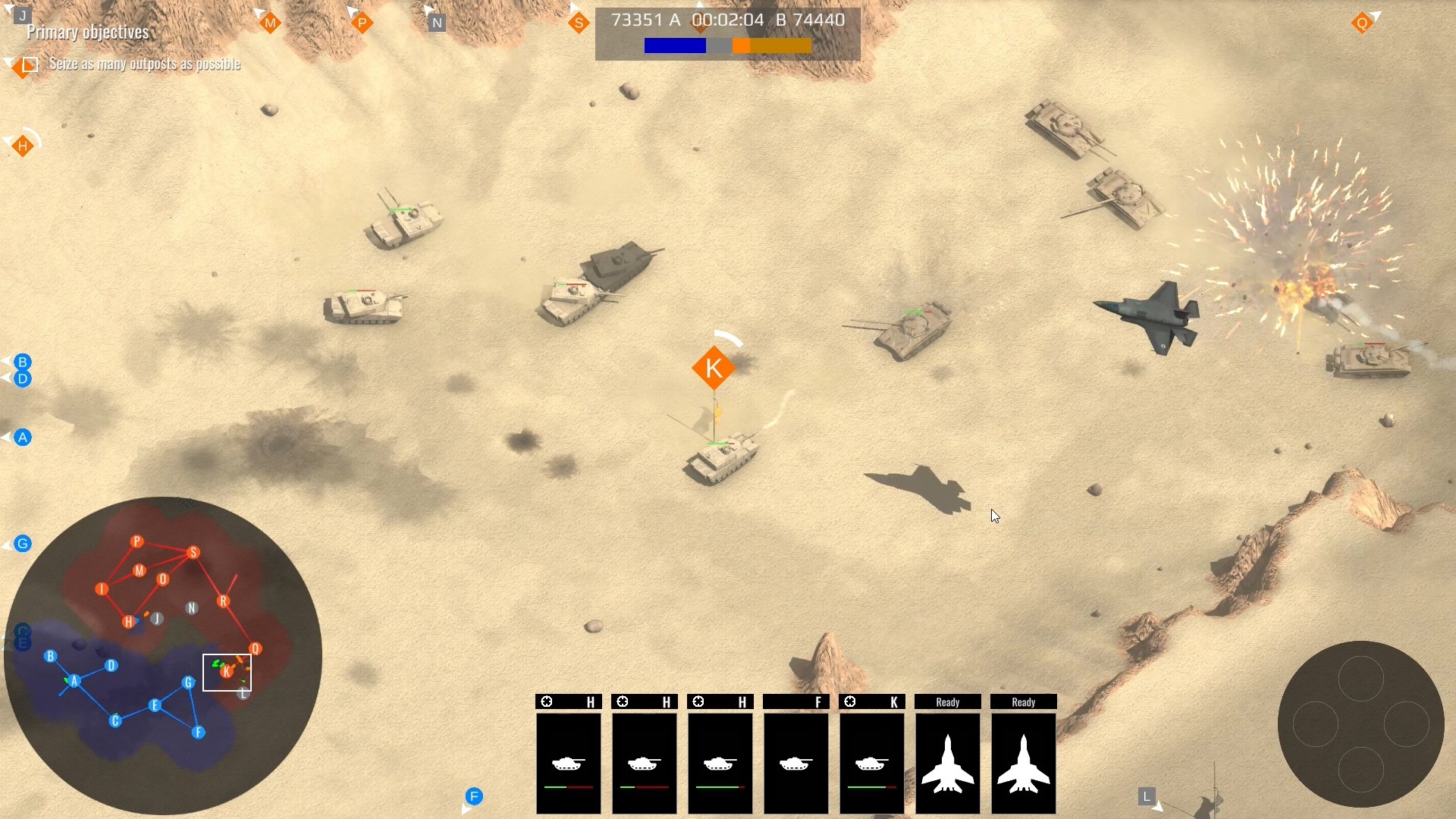Click the orange K outpost marker
This screenshot has height=819, width=1456.
[x=714, y=369]
